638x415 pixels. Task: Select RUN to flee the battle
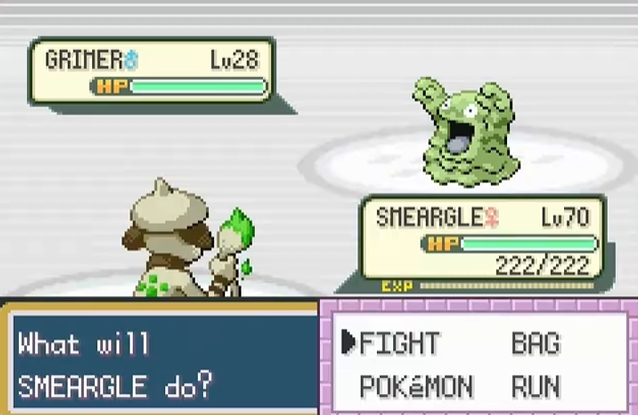pos(536,386)
